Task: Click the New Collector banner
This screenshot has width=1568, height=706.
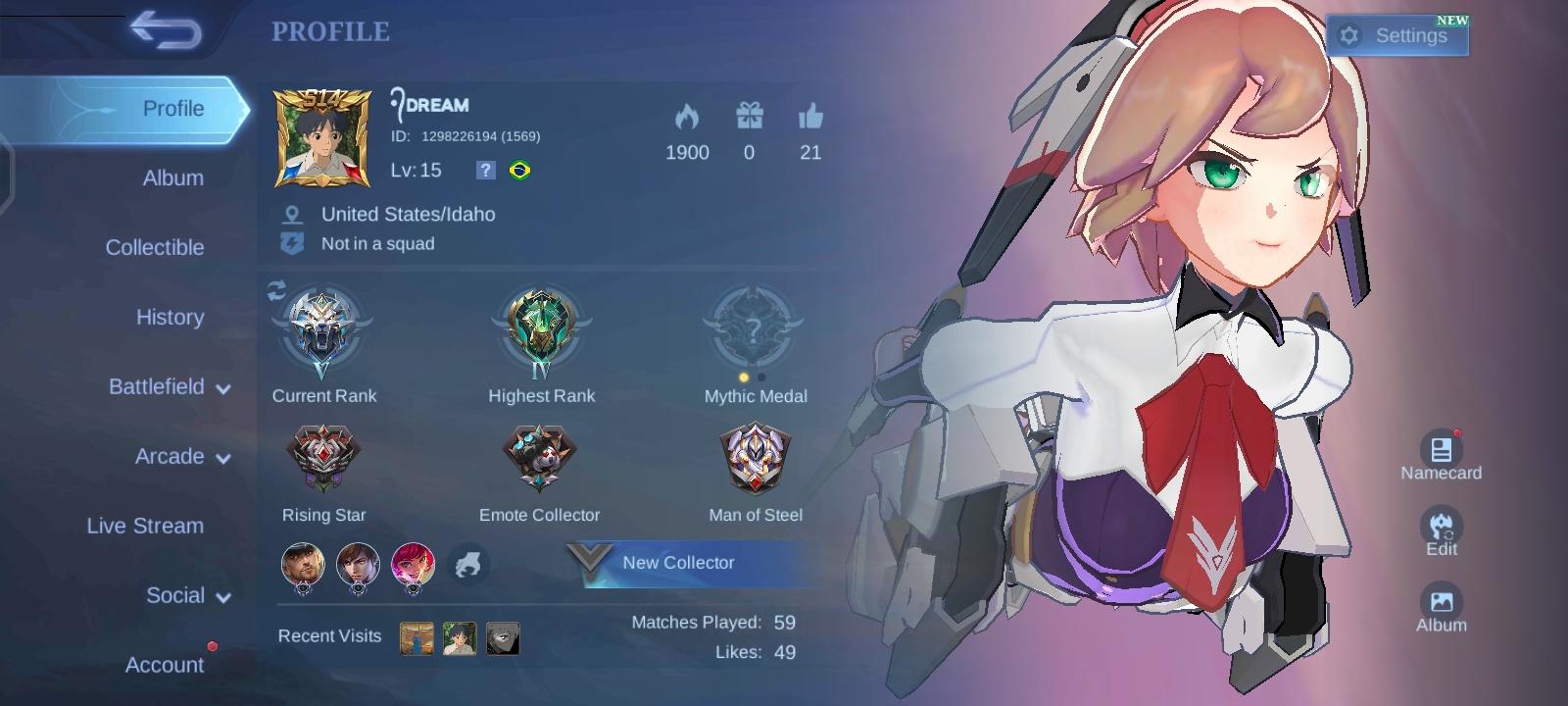Action: tap(686, 563)
